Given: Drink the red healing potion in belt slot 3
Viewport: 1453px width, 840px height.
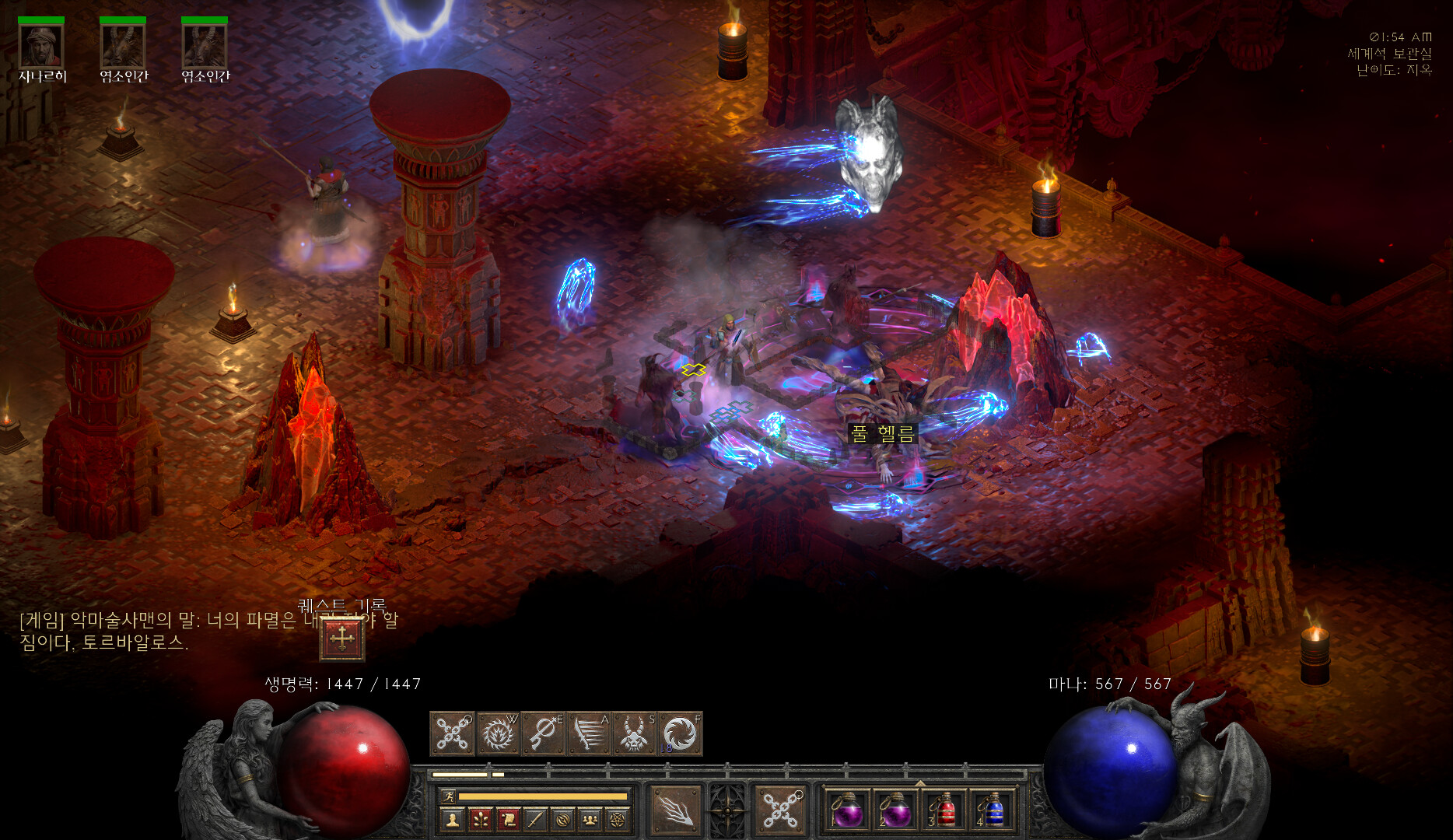Looking at the screenshot, I should coord(944,811).
